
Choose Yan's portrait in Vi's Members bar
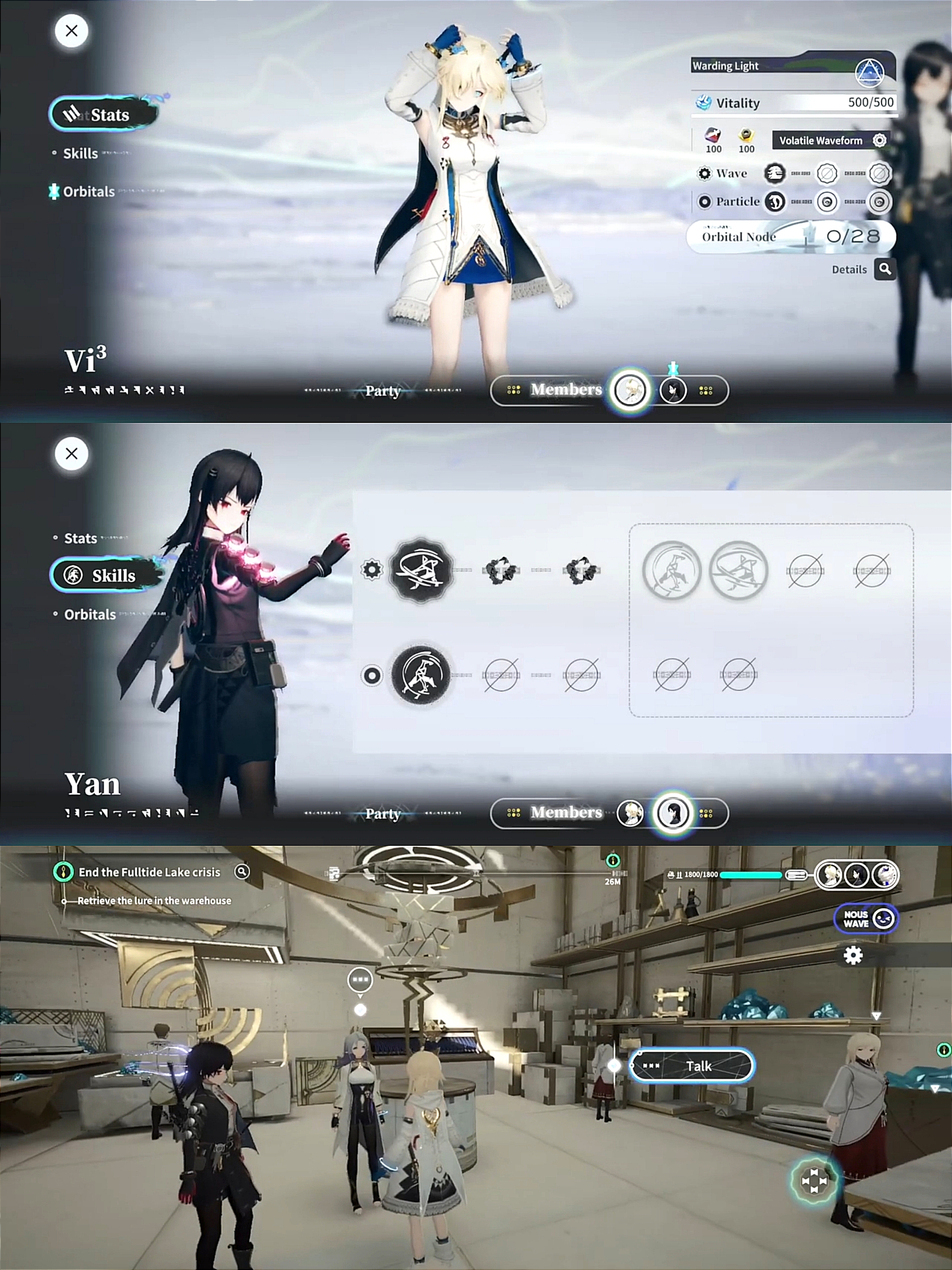[x=673, y=391]
